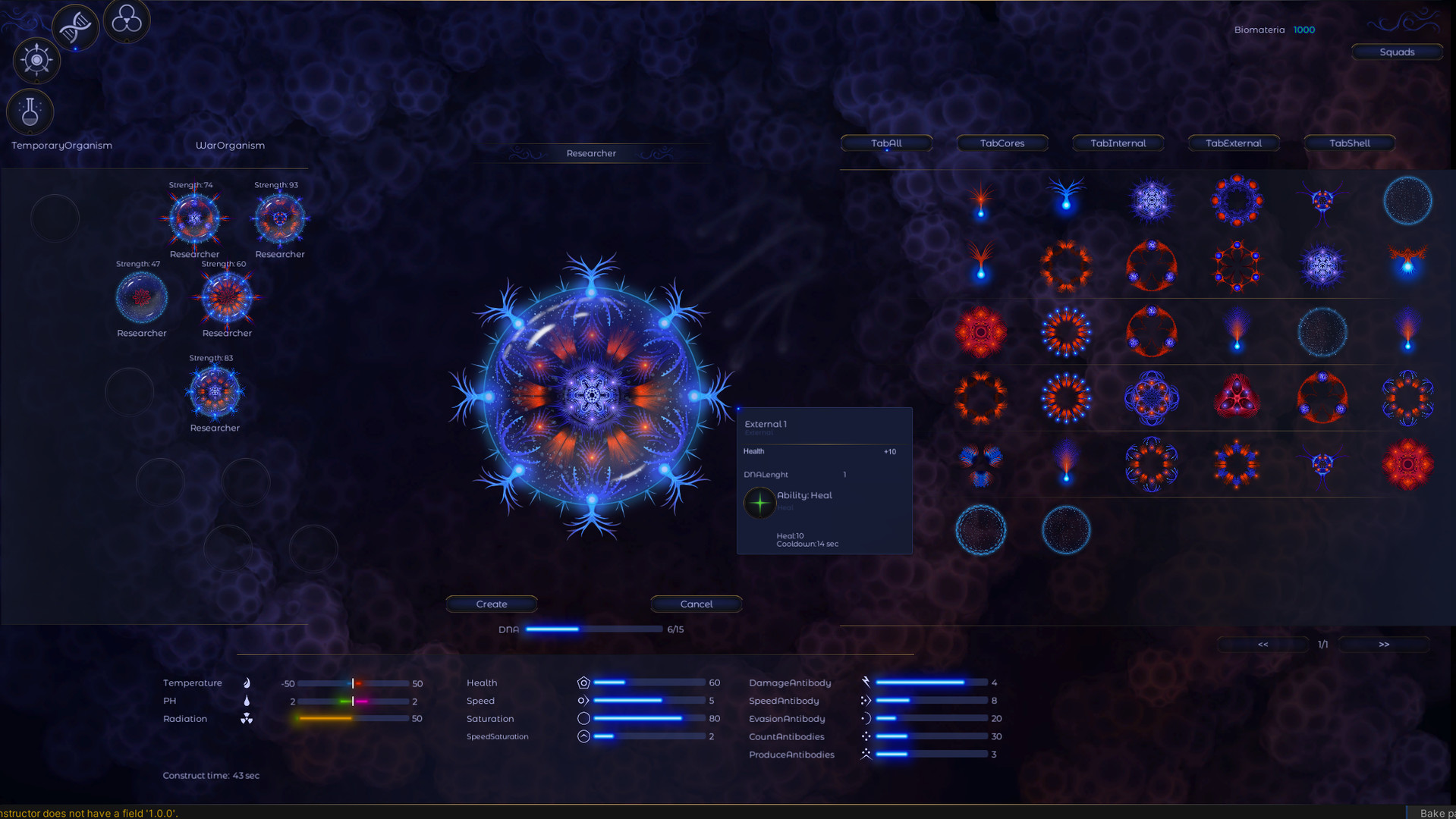Select the Saturation circle icon

[583, 718]
